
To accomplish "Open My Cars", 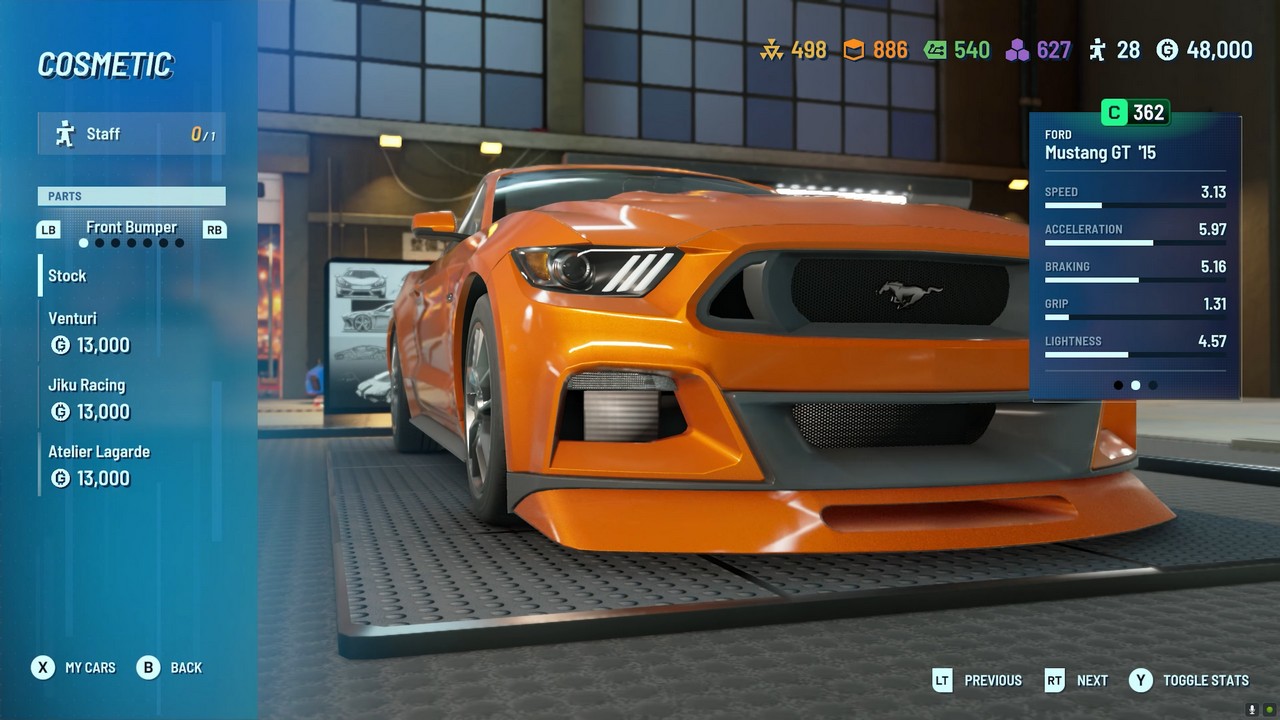I will click(x=74, y=667).
